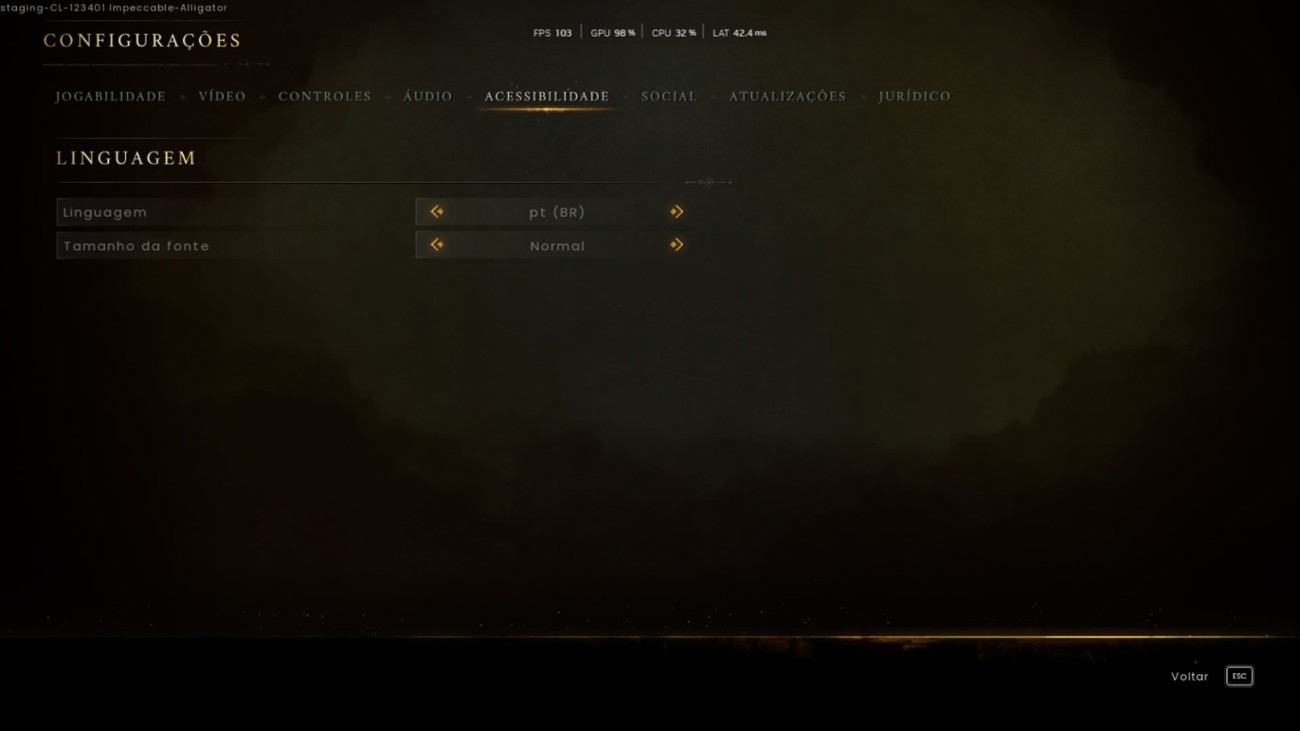This screenshot has height=731, width=1300.
Task: Open the SOCIAL settings section
Action: [x=668, y=96]
